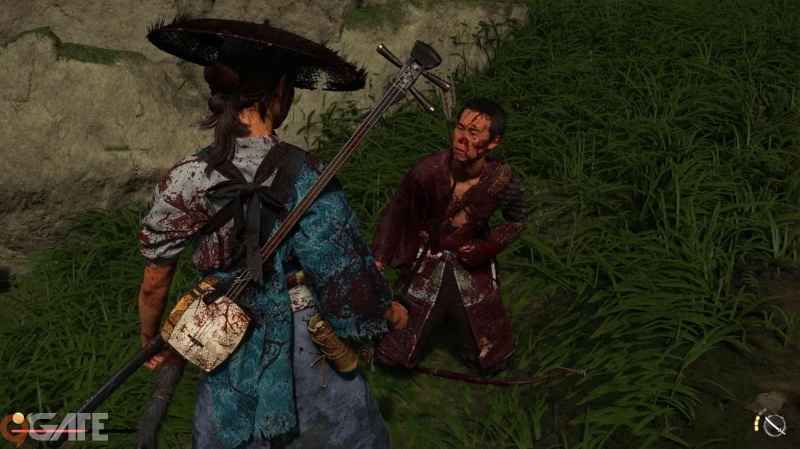Select the katana weapon icon
This screenshot has width=800, height=449.
click(x=773, y=425)
